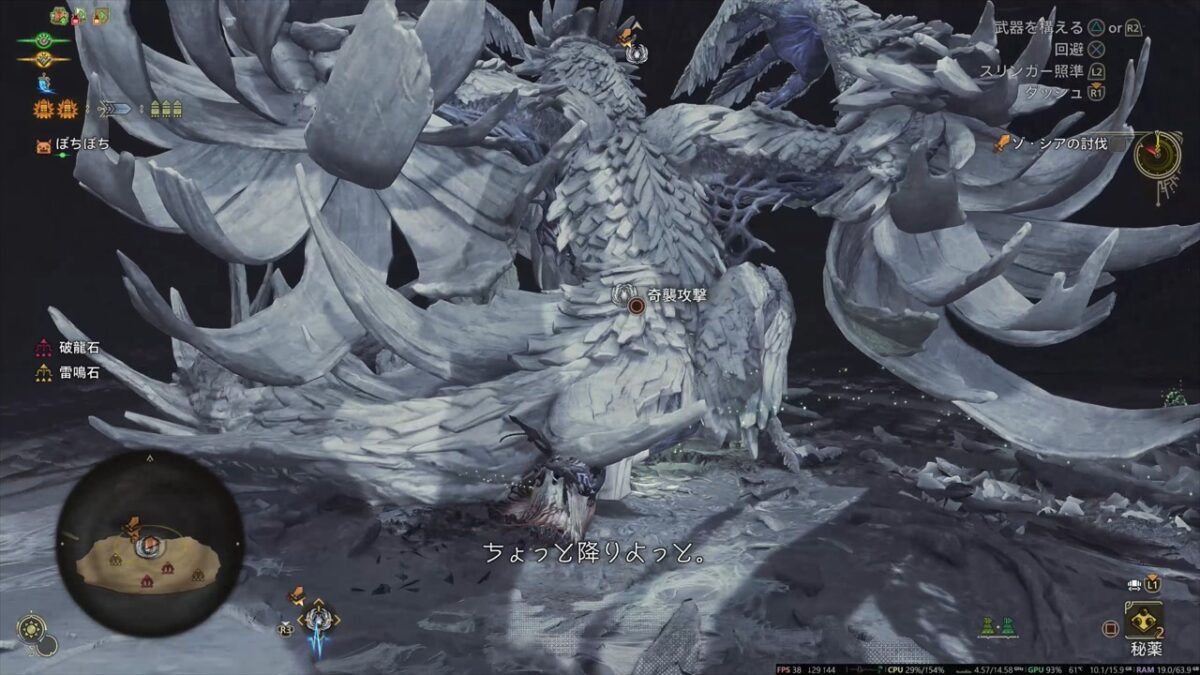This screenshot has height=675, width=1200.
Task: Open the ゾ・シアの討伐 quest objective tracker
Action: [x=1062, y=145]
